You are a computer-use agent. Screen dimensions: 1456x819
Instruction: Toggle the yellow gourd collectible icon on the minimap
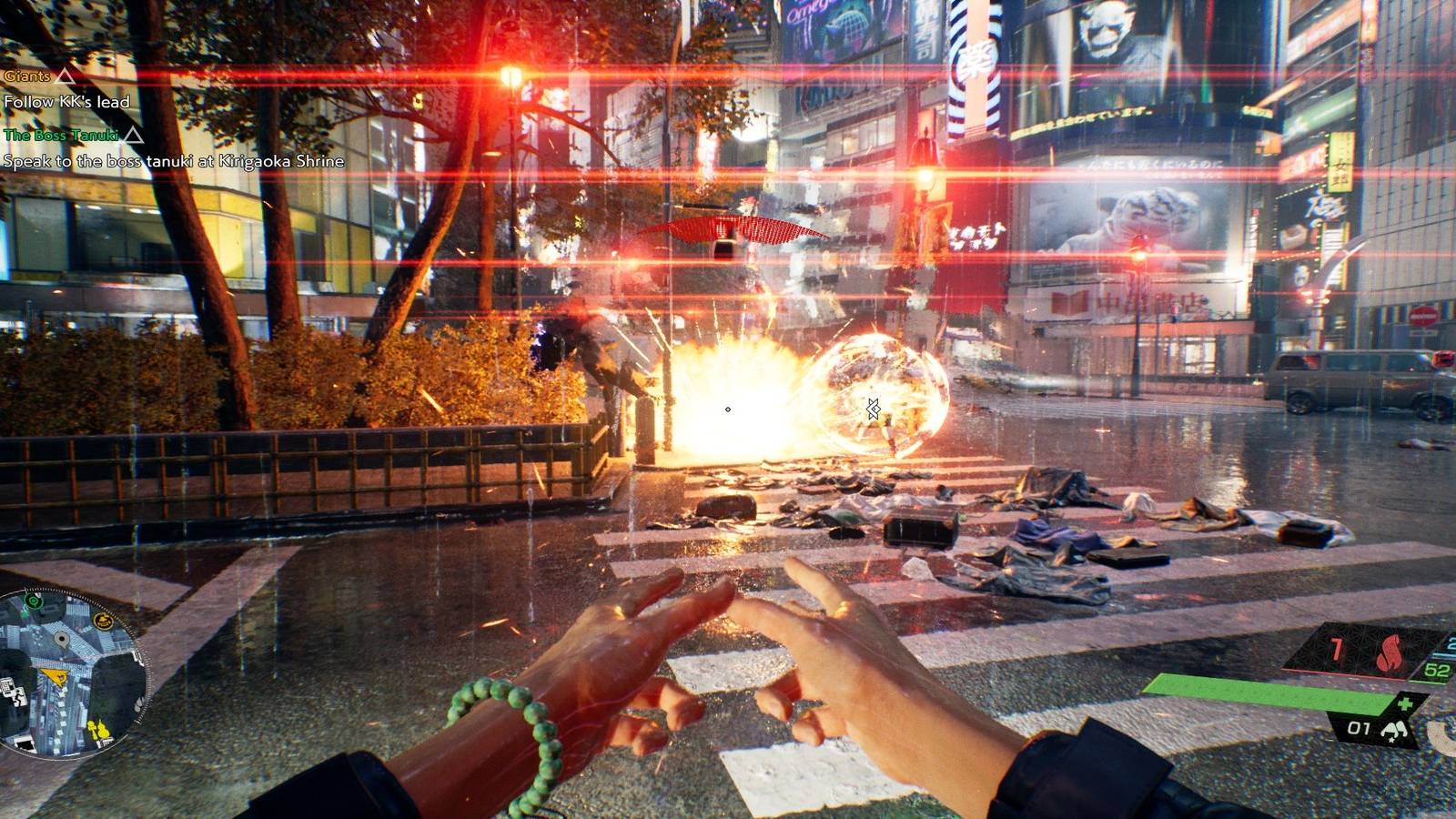[x=102, y=730]
